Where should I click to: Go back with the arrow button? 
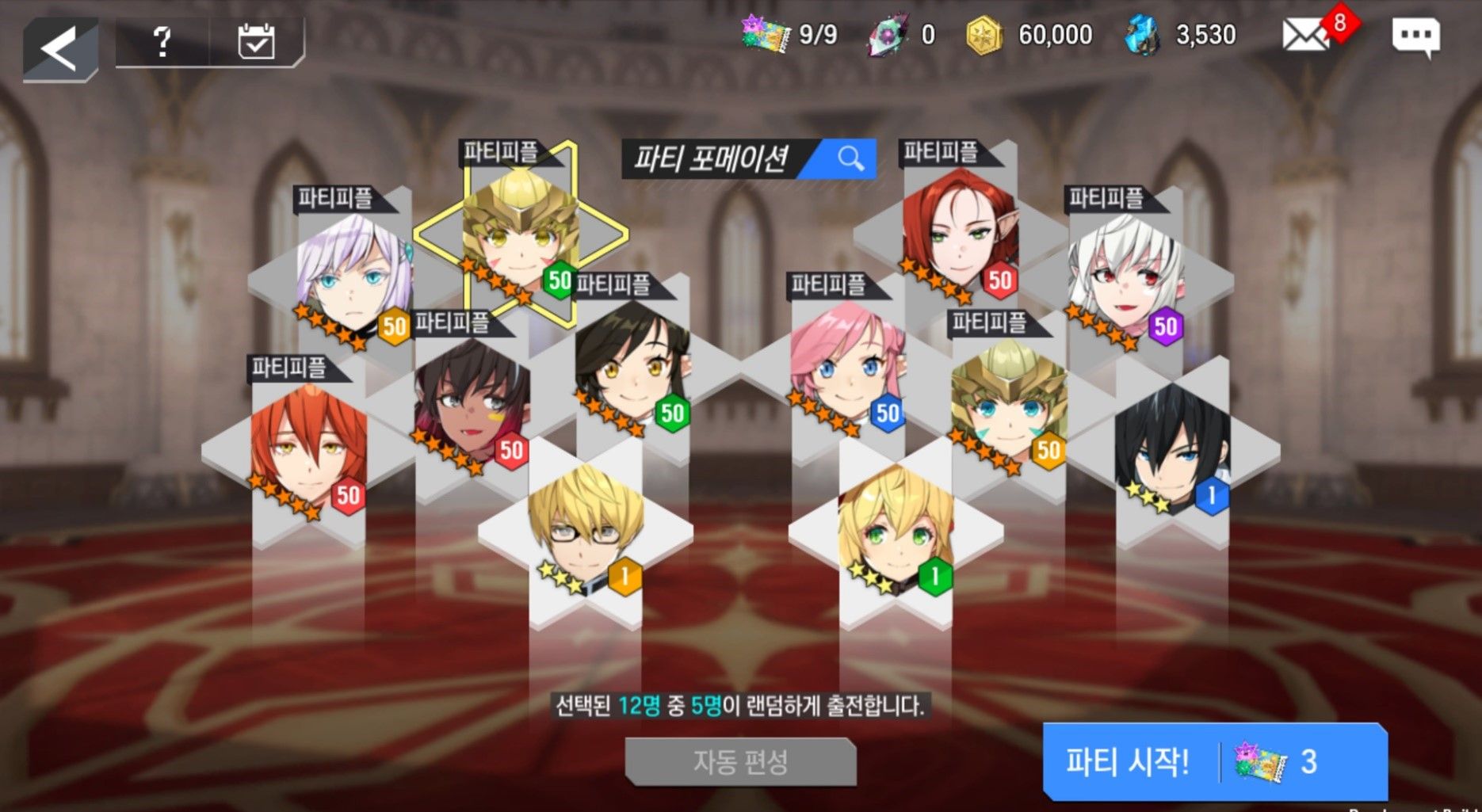[x=60, y=49]
